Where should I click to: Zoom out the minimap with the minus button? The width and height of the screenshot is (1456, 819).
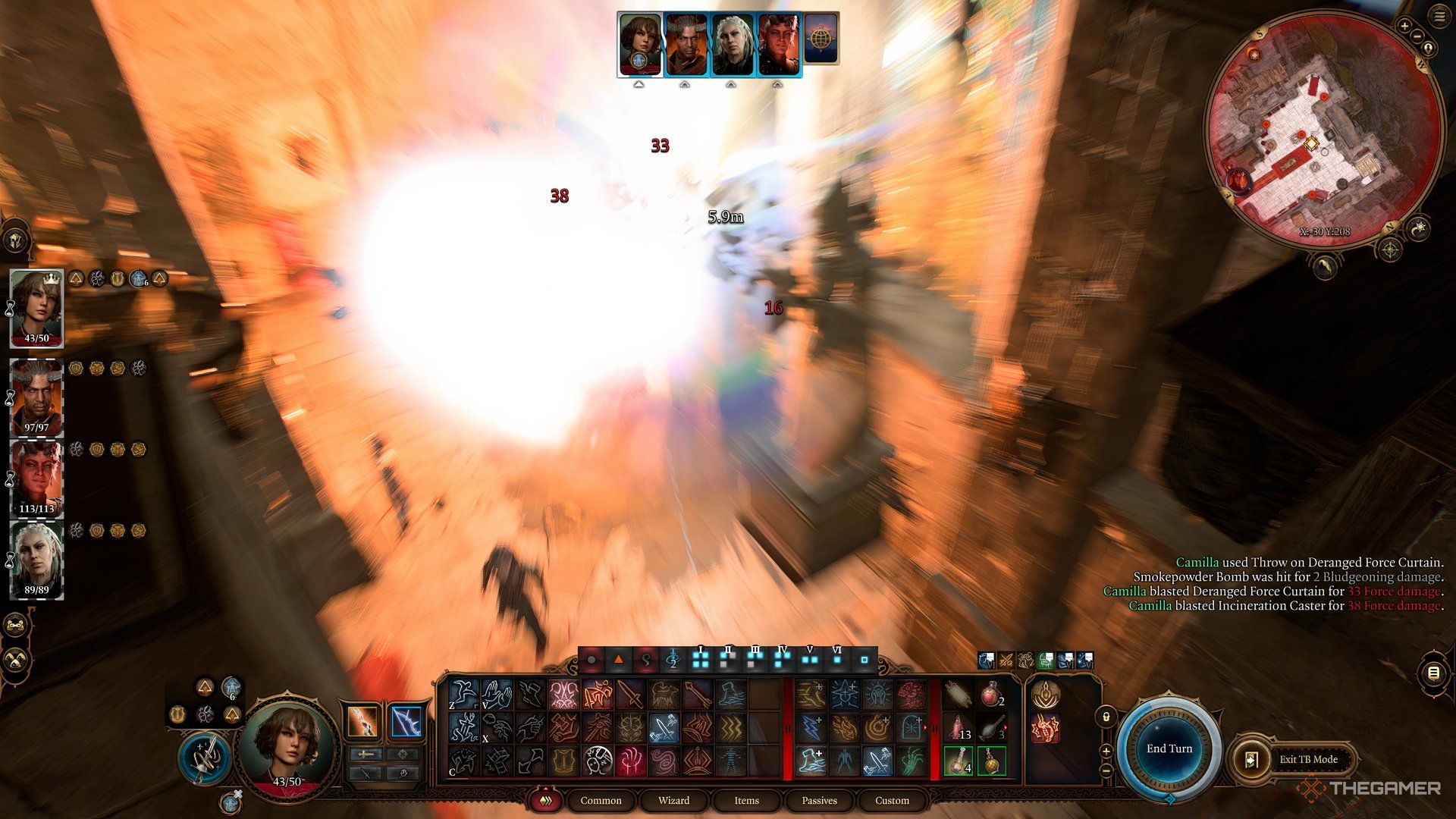click(1417, 36)
